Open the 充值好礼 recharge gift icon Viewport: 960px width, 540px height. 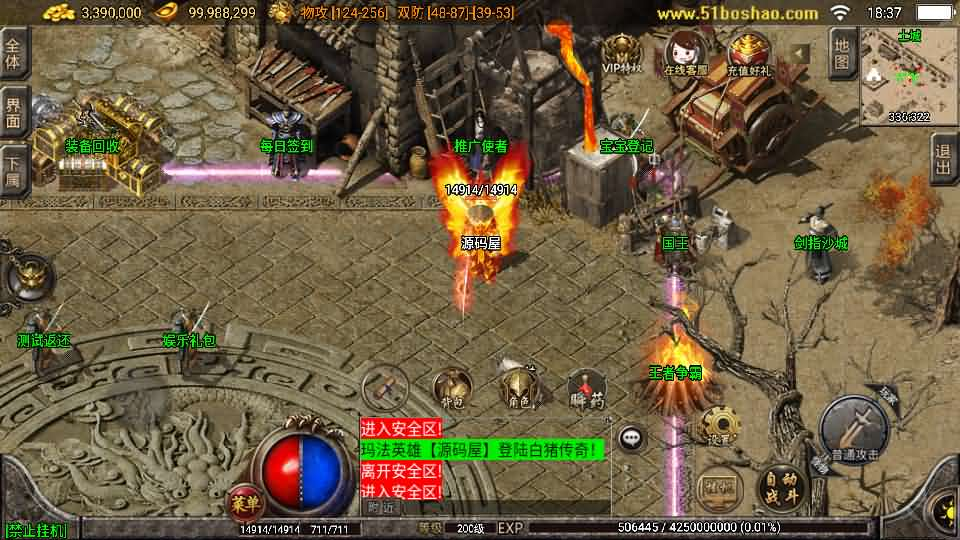tap(748, 54)
